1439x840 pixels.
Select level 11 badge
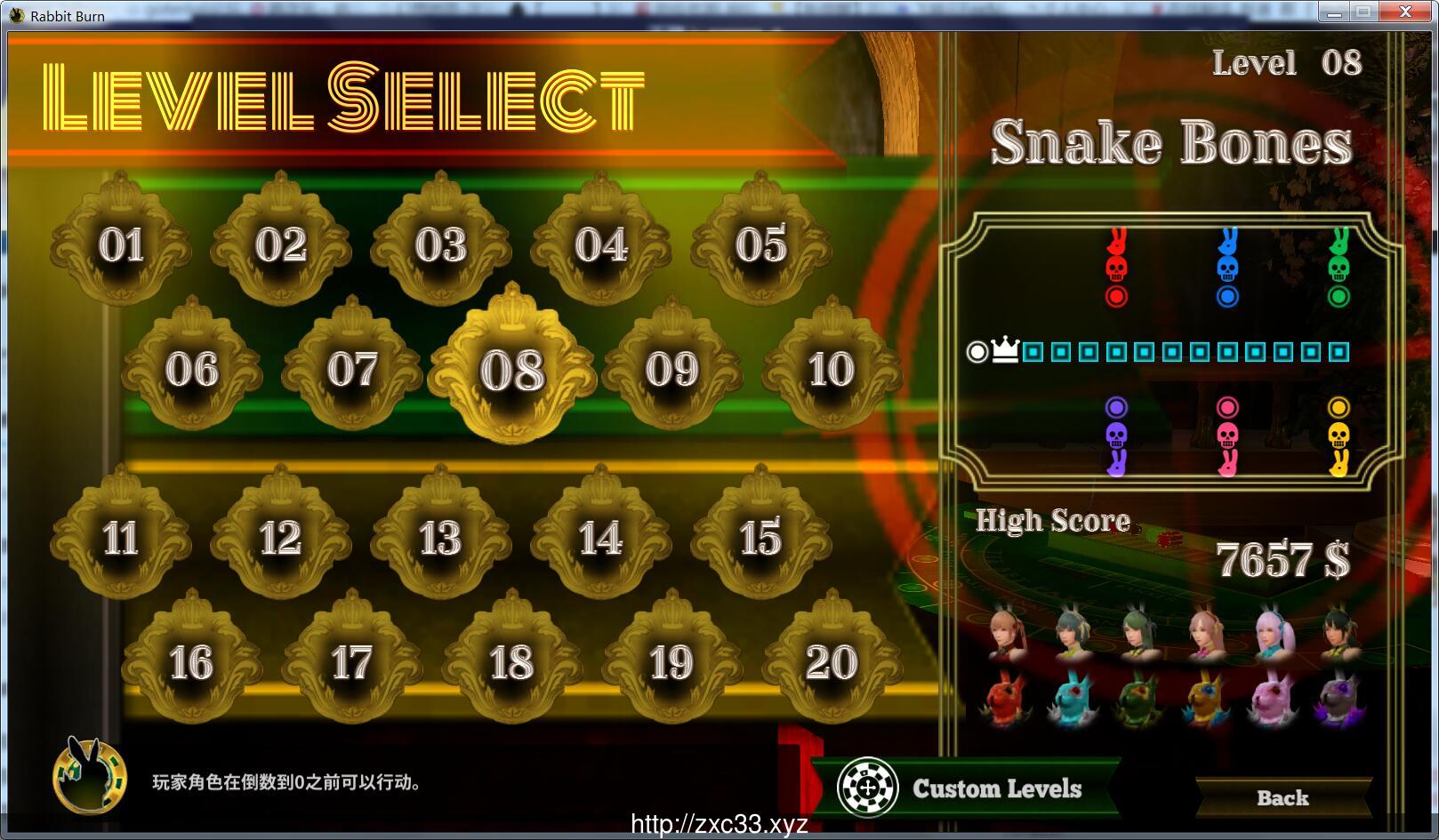[x=121, y=538]
